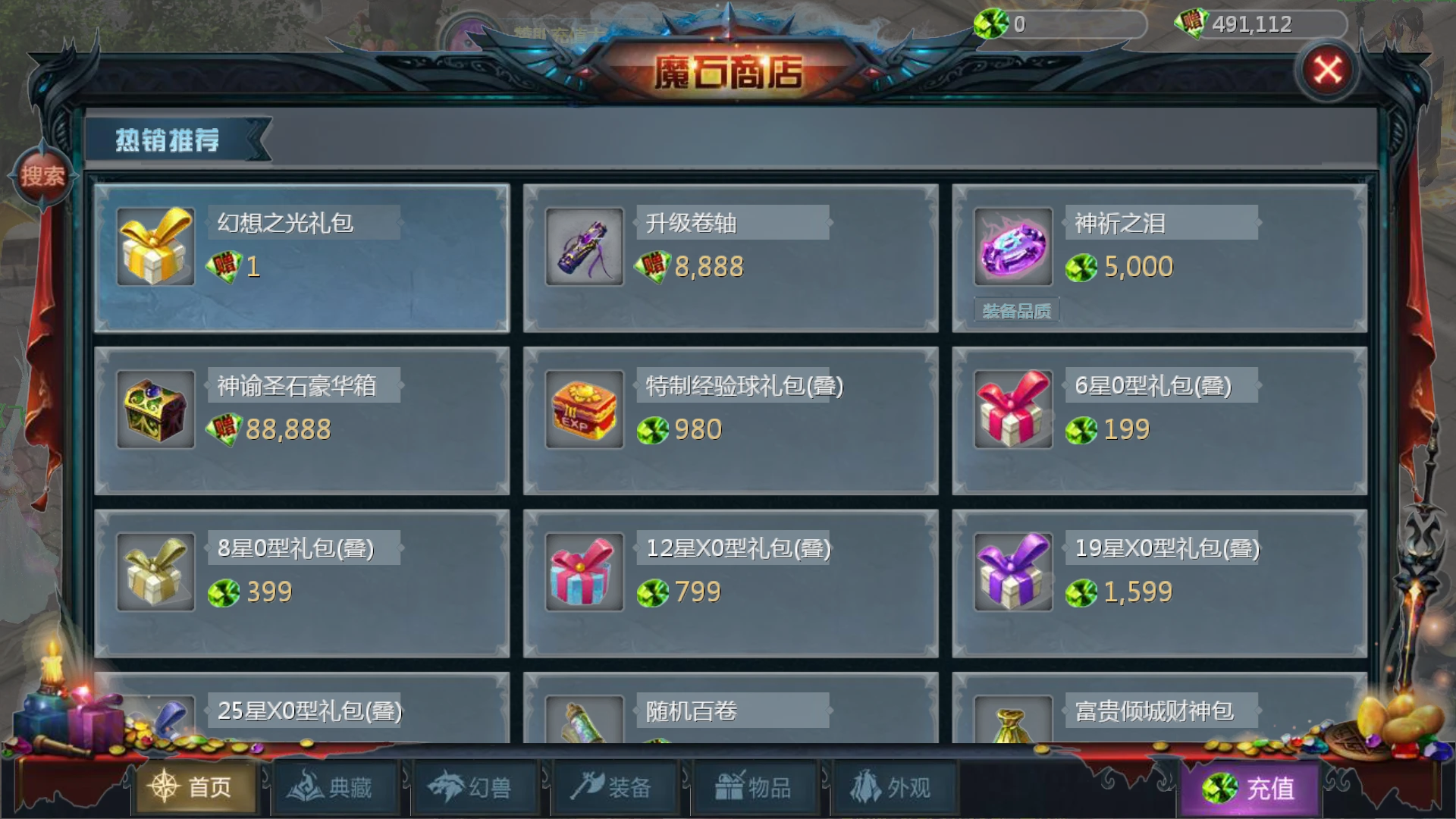Select the 富贵倾城财神包 money bag icon
This screenshot has height=819, width=1456.
(1012, 724)
